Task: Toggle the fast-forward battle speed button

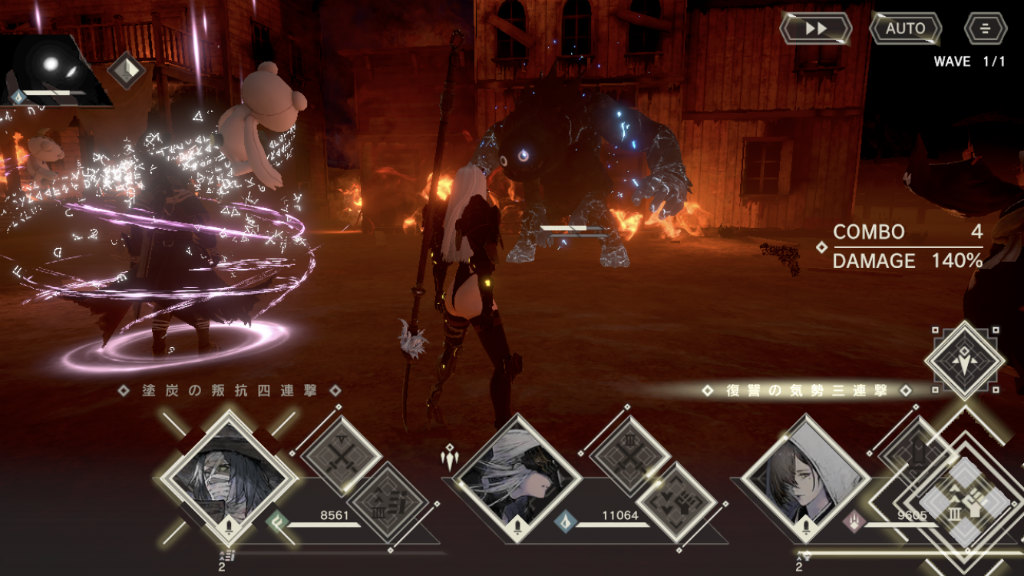Action: [815, 28]
